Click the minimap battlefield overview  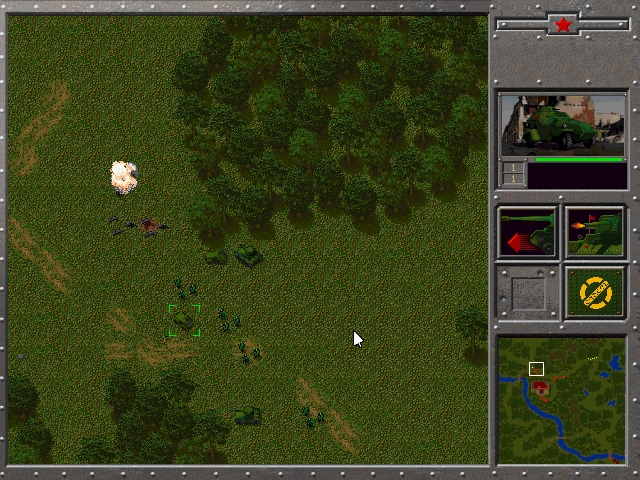(562, 400)
